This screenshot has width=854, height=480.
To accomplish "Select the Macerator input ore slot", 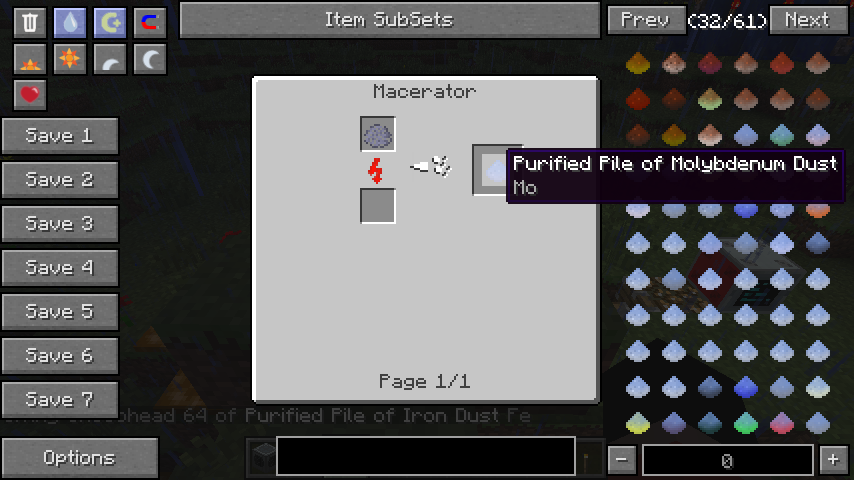I will click(378, 134).
